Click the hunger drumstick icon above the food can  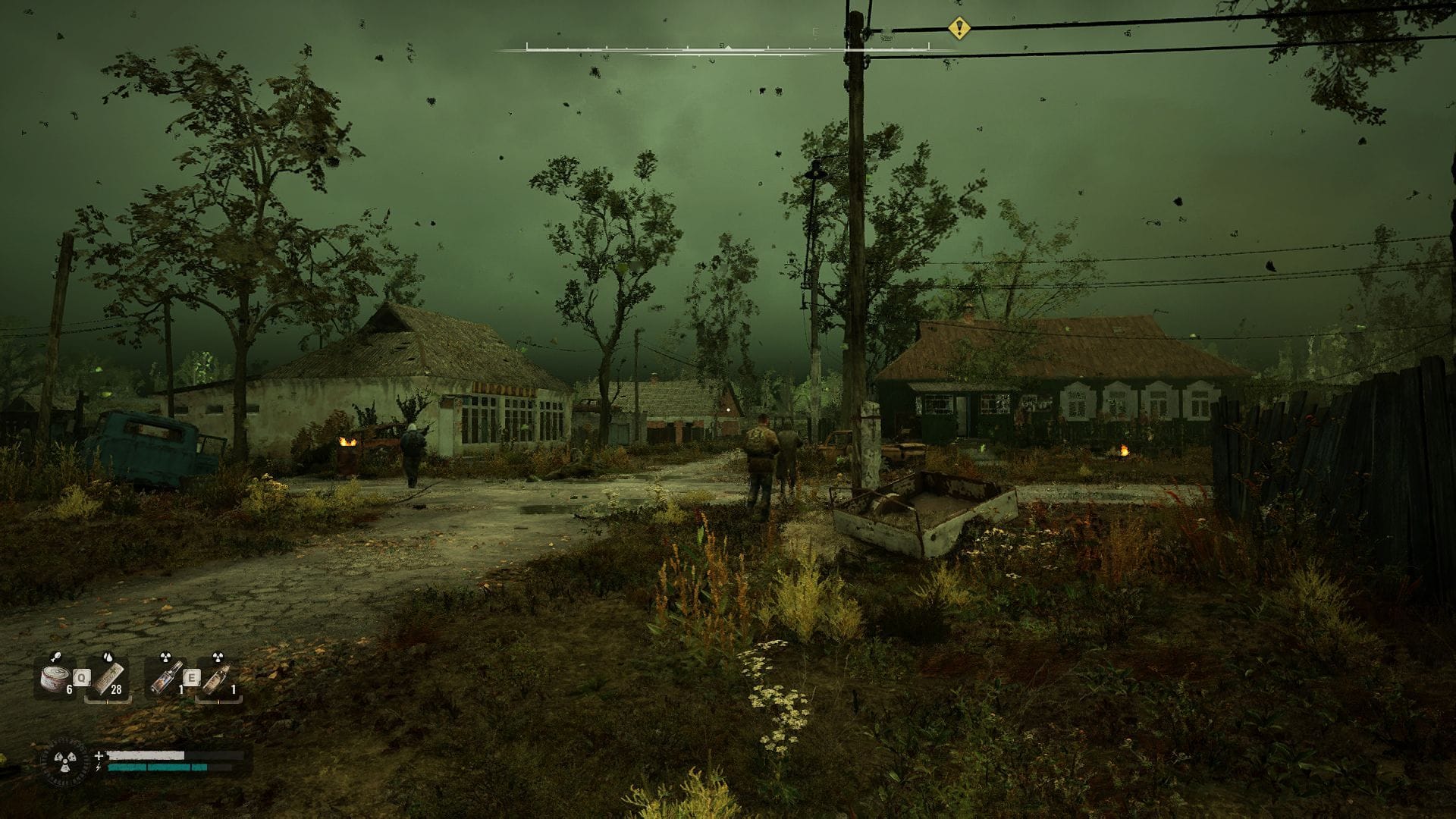56,657
